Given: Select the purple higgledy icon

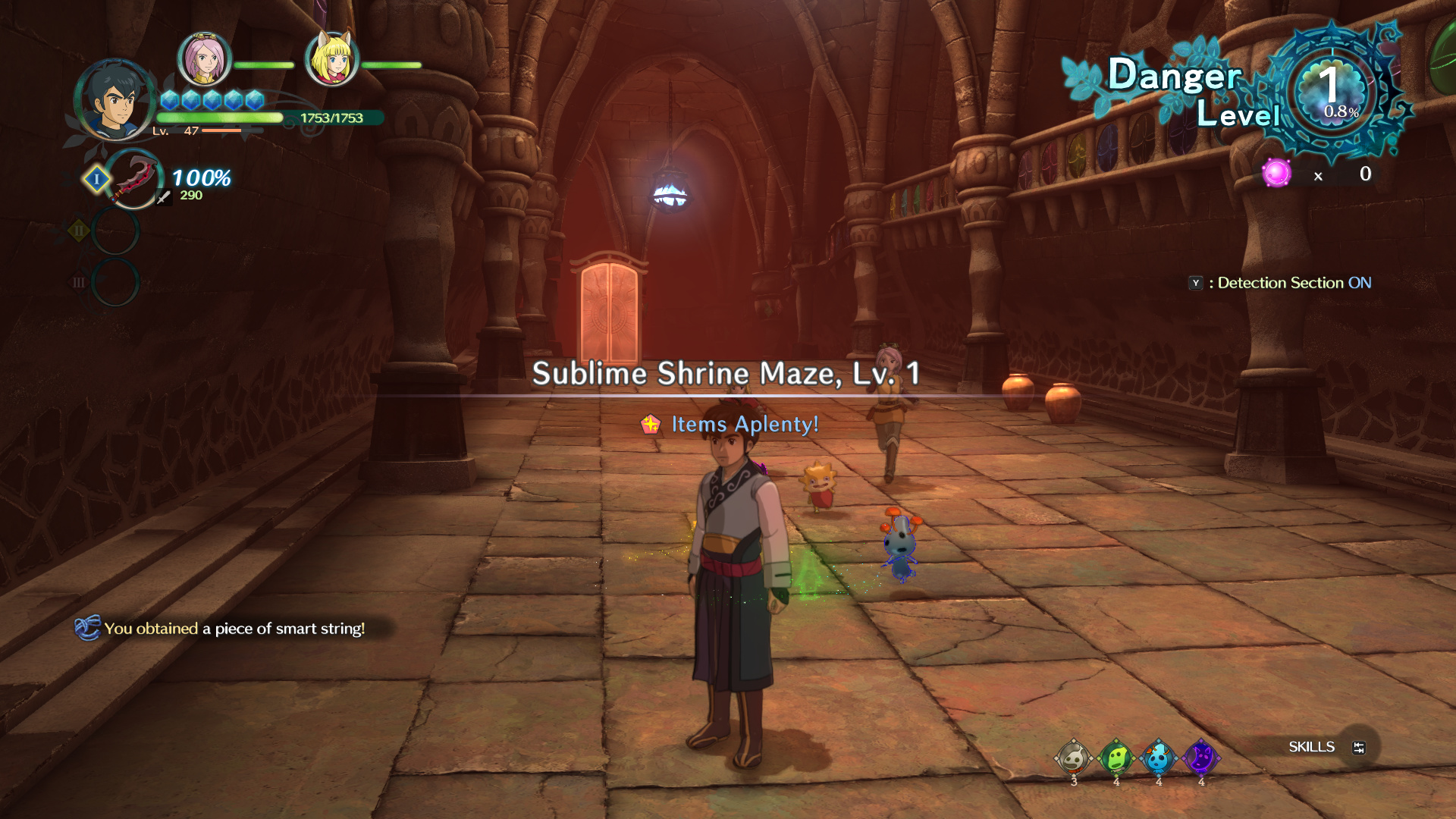Looking at the screenshot, I should click(x=1200, y=758).
